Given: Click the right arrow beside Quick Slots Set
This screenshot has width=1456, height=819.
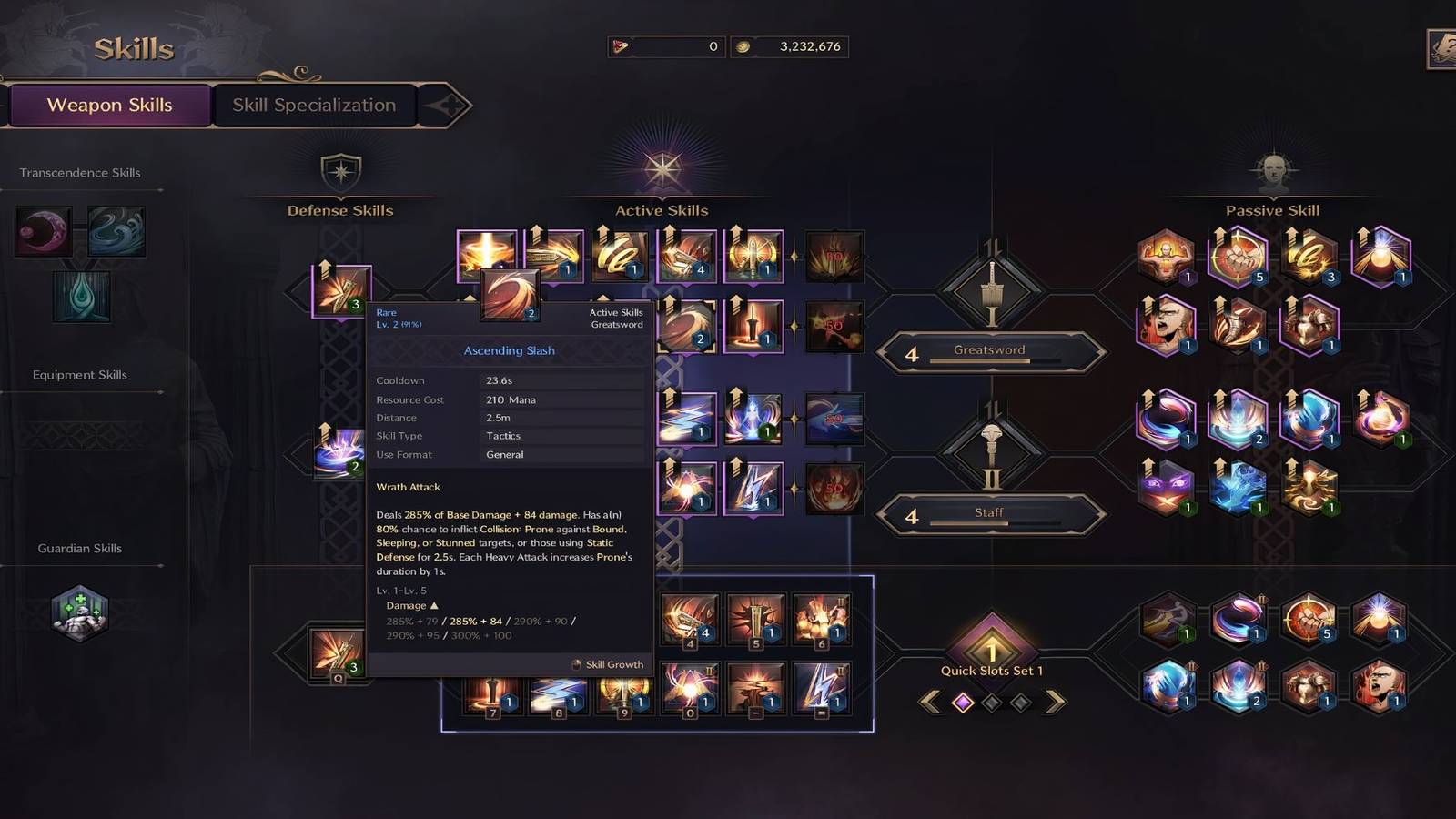Looking at the screenshot, I should pyautogui.click(x=1053, y=701).
